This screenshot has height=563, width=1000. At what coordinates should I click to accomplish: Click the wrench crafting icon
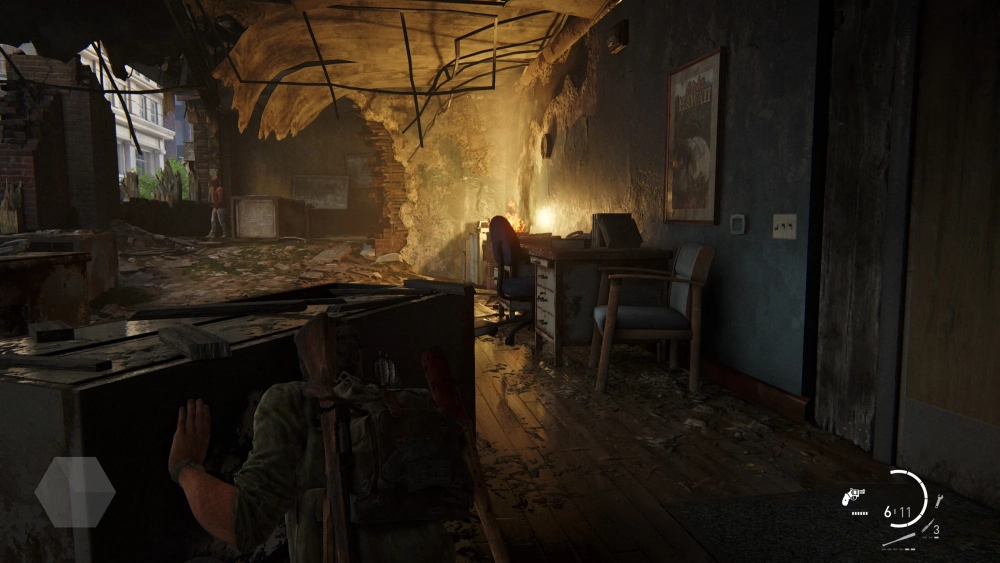coord(938,501)
